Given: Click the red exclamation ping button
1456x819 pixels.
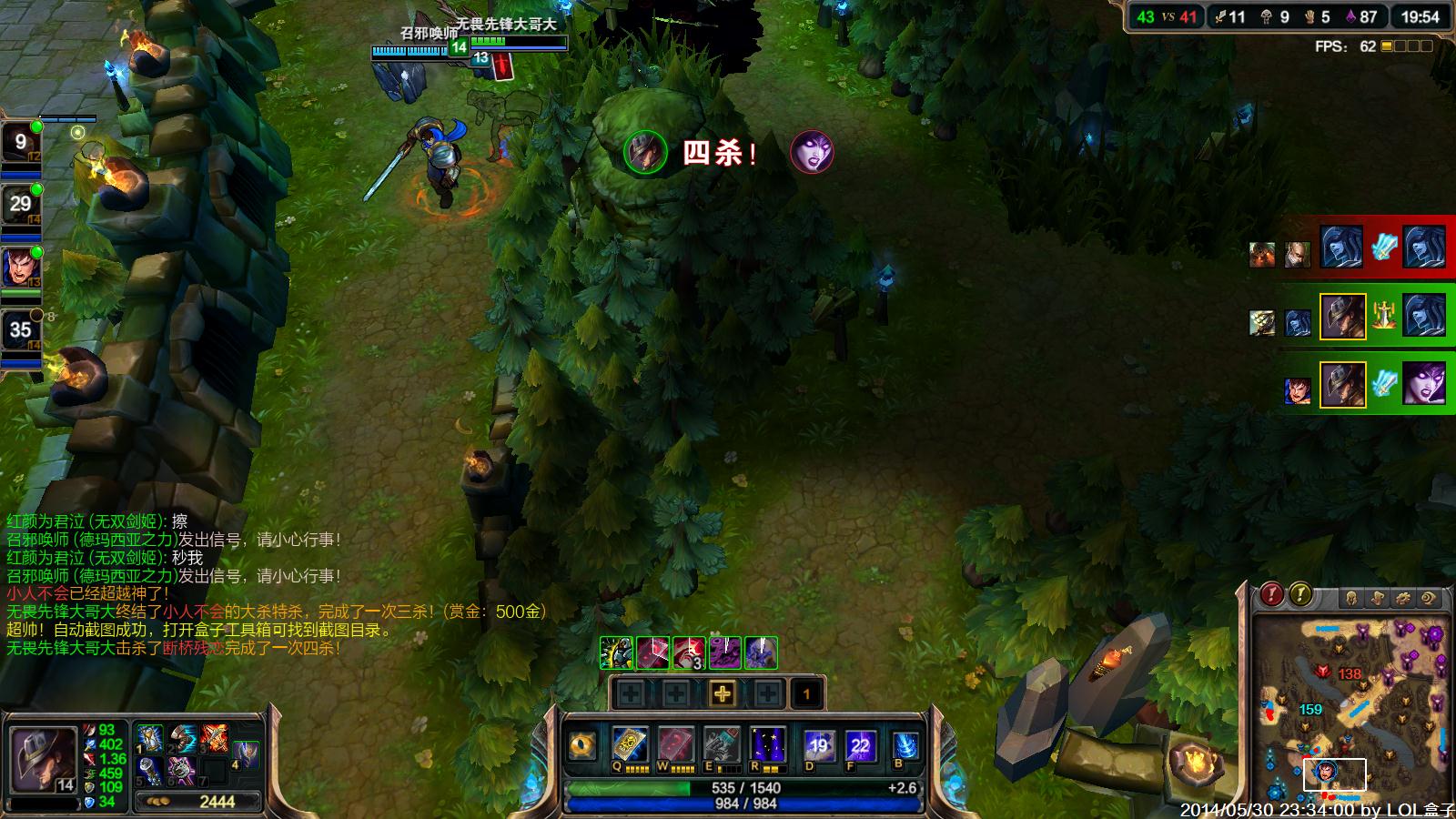Looking at the screenshot, I should coord(1271,594).
